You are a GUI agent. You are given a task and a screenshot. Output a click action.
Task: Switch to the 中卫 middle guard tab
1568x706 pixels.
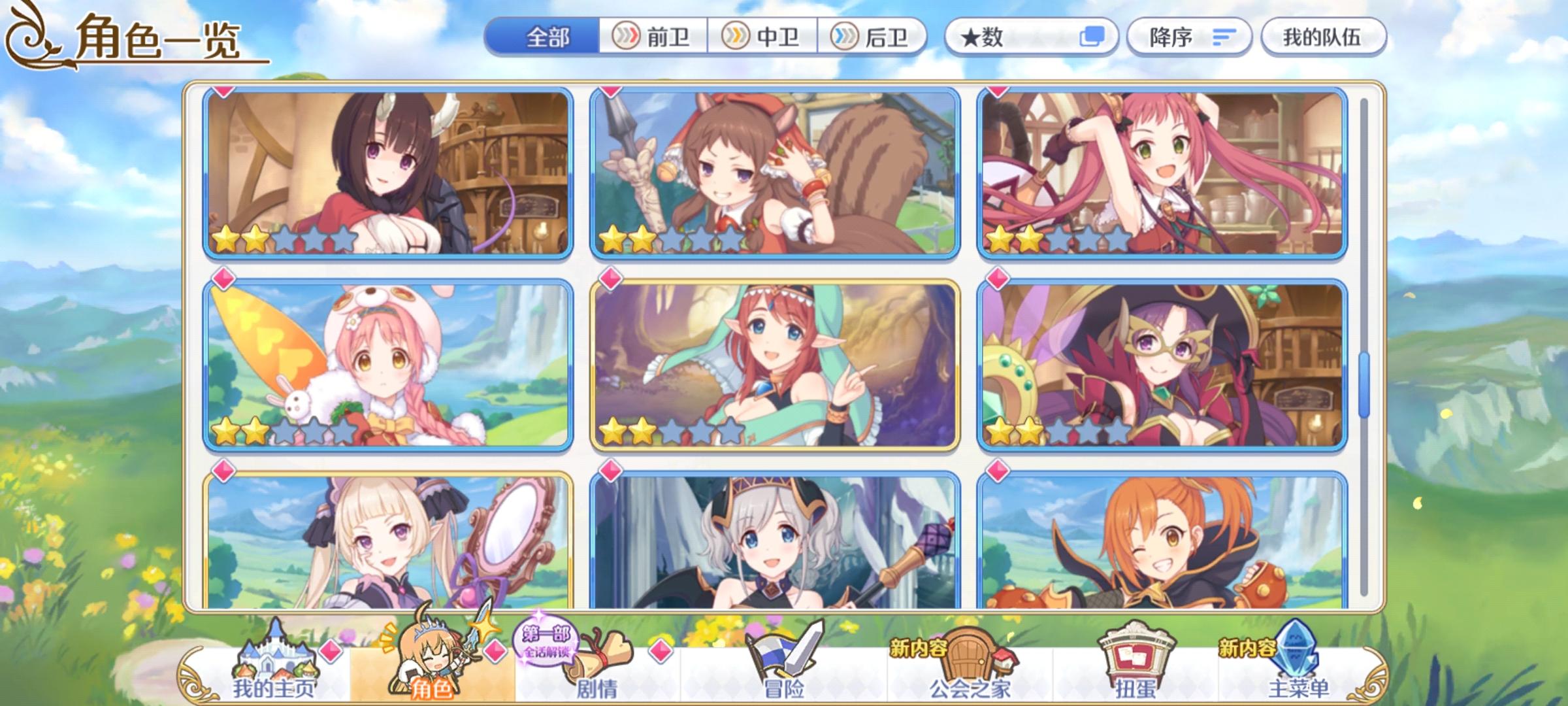pos(763,37)
